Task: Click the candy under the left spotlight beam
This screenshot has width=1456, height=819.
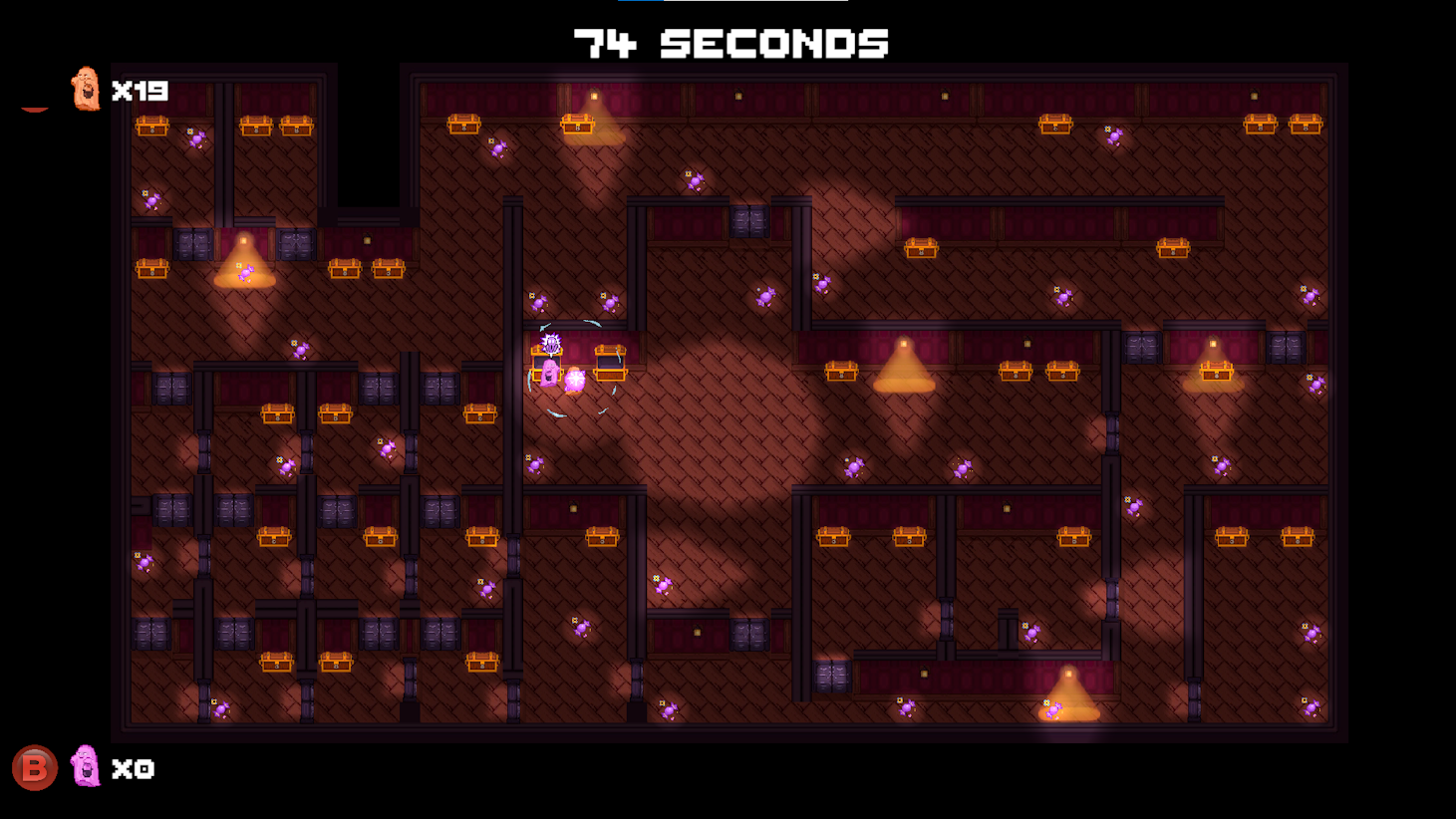Action: (x=244, y=273)
